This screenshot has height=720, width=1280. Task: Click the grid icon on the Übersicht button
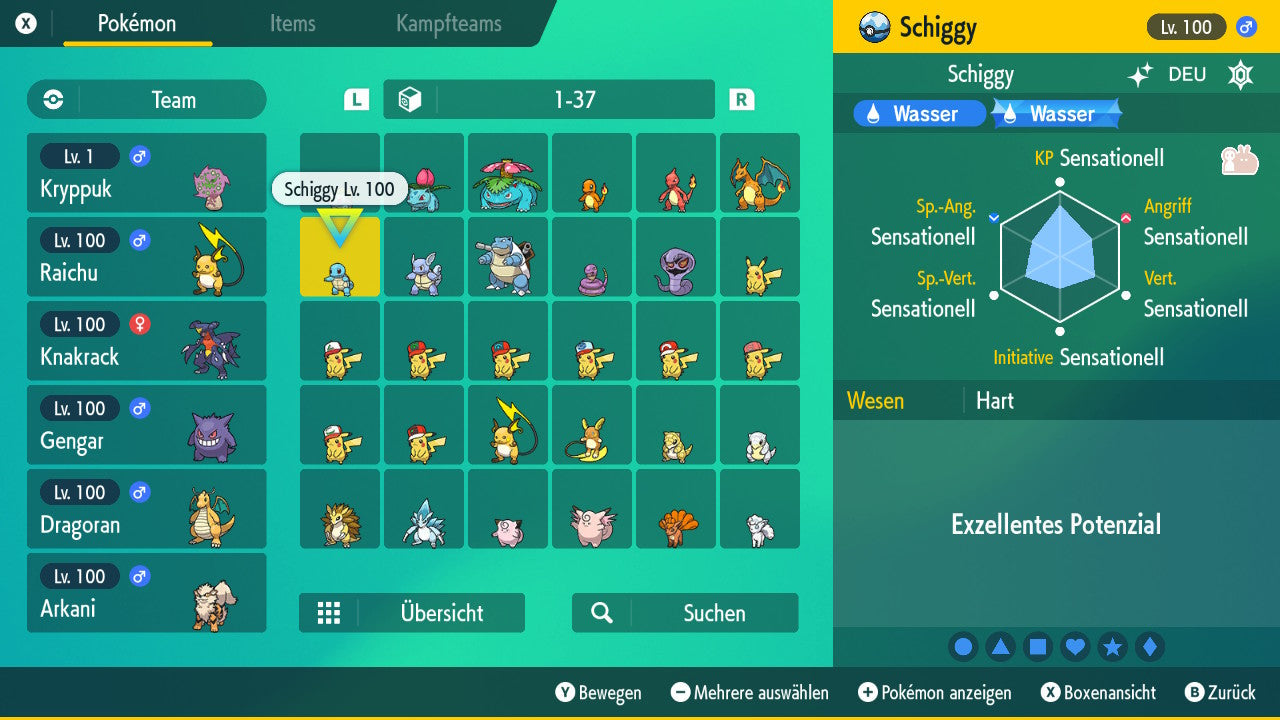329,612
